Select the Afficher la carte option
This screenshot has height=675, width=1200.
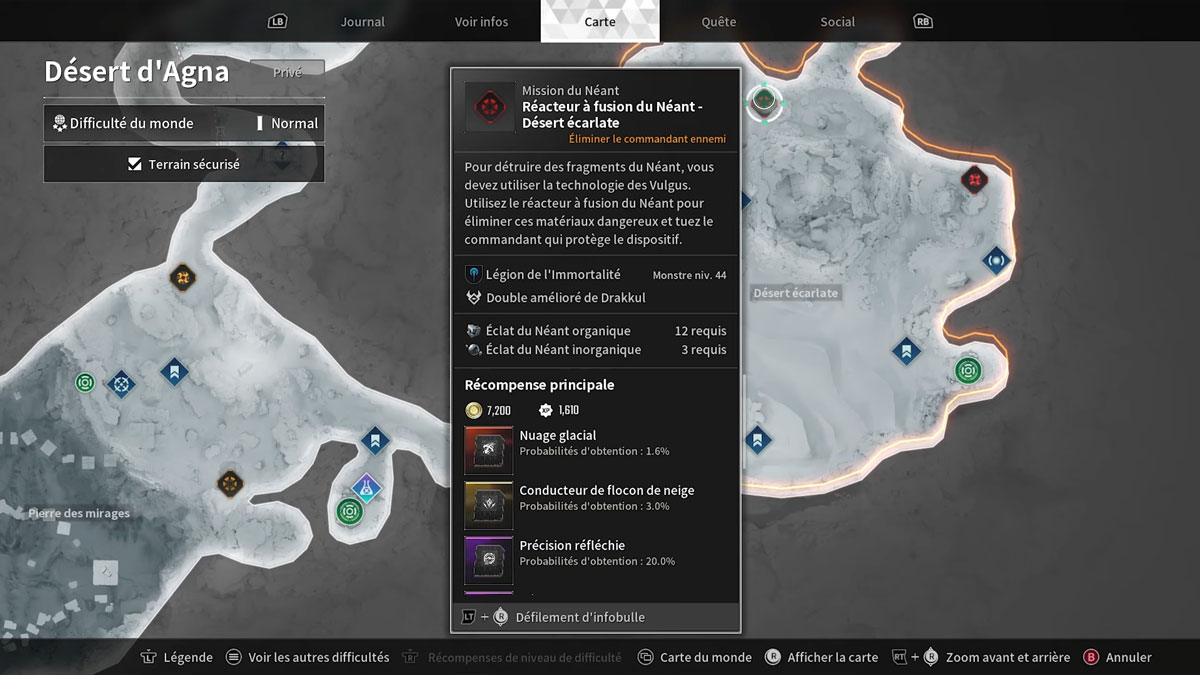821,657
